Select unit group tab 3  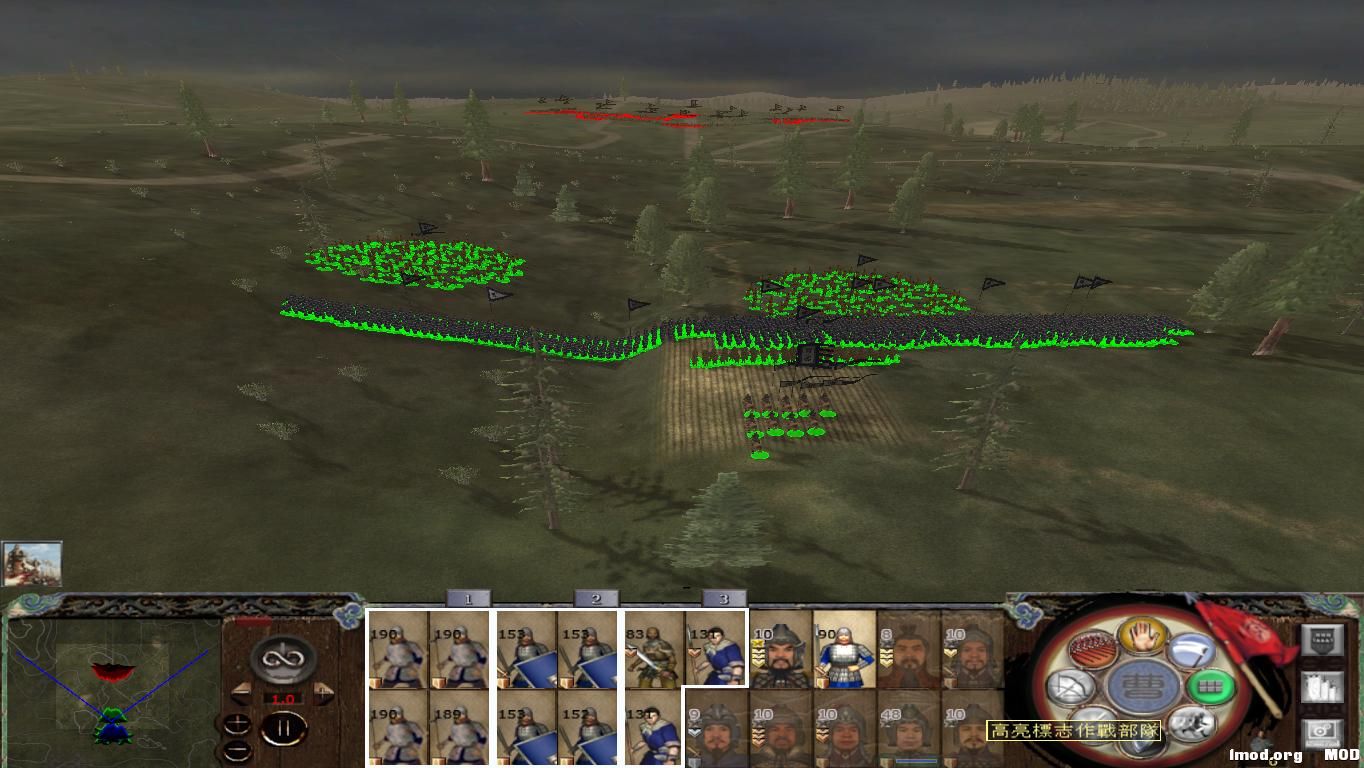724,597
